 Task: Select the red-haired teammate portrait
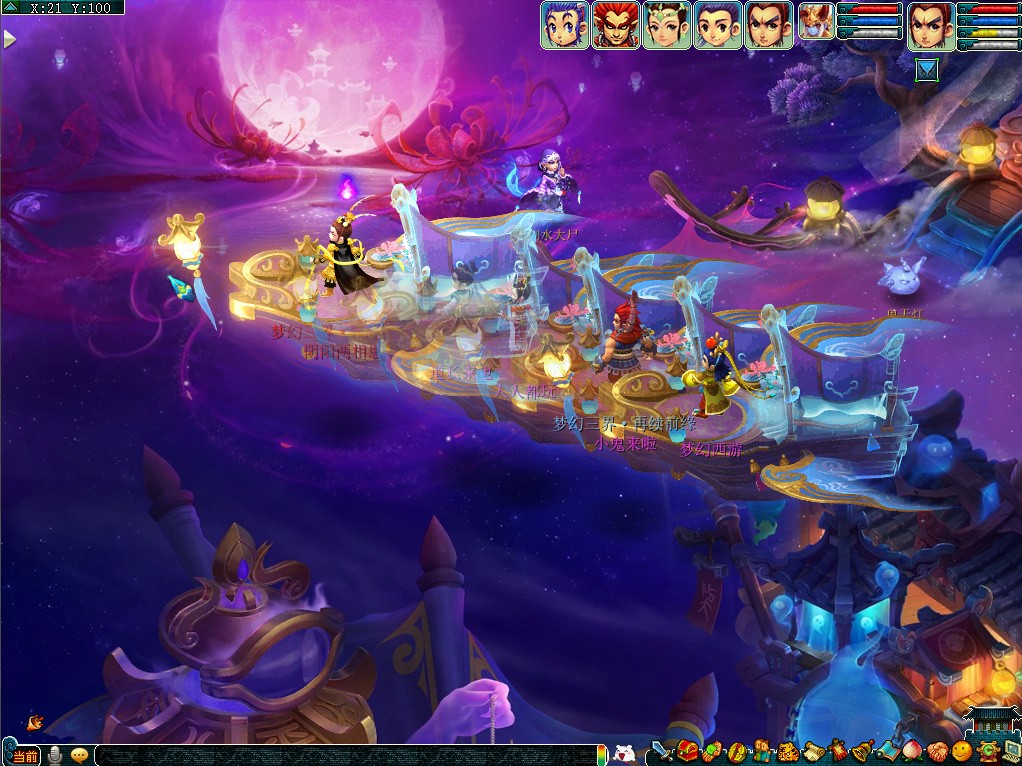616,25
